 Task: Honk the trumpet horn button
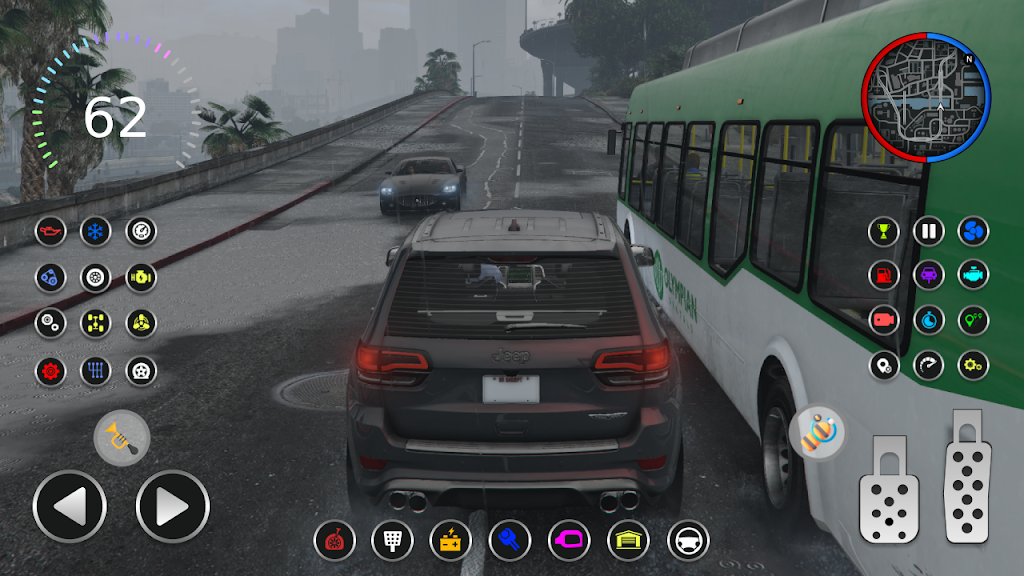122,437
